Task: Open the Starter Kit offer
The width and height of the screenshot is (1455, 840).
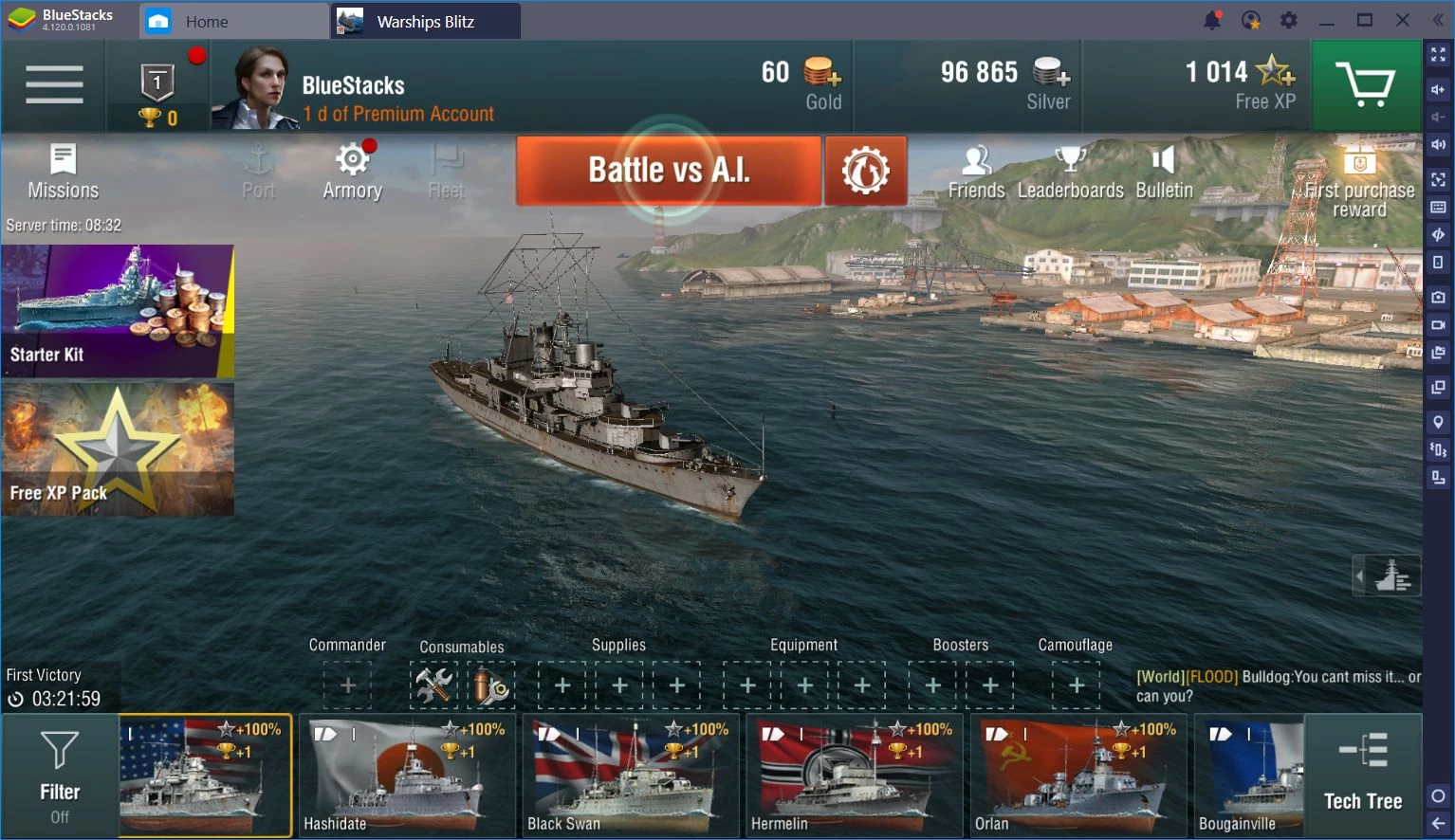Action: [x=118, y=311]
